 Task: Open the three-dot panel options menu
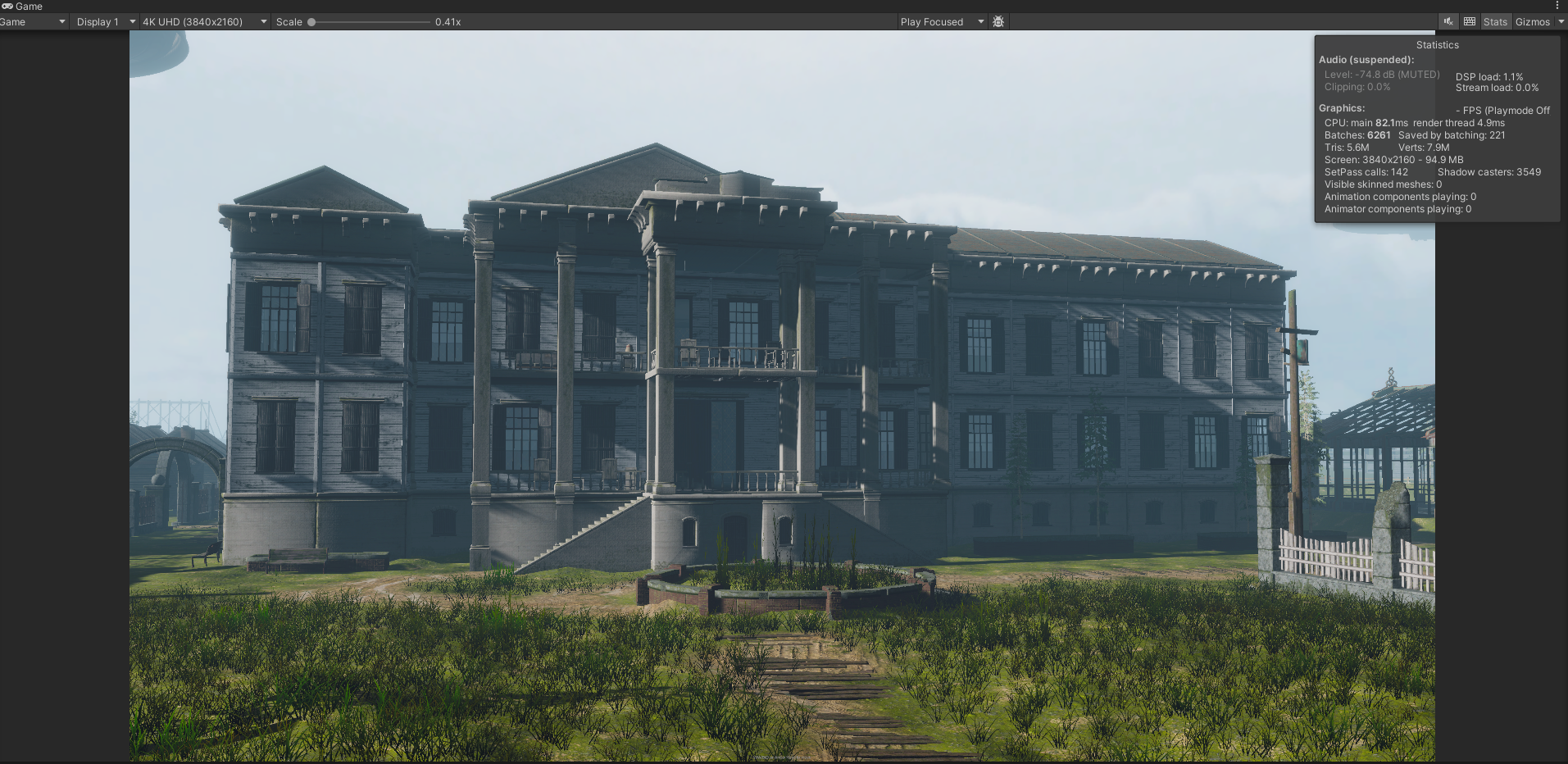1557,6
